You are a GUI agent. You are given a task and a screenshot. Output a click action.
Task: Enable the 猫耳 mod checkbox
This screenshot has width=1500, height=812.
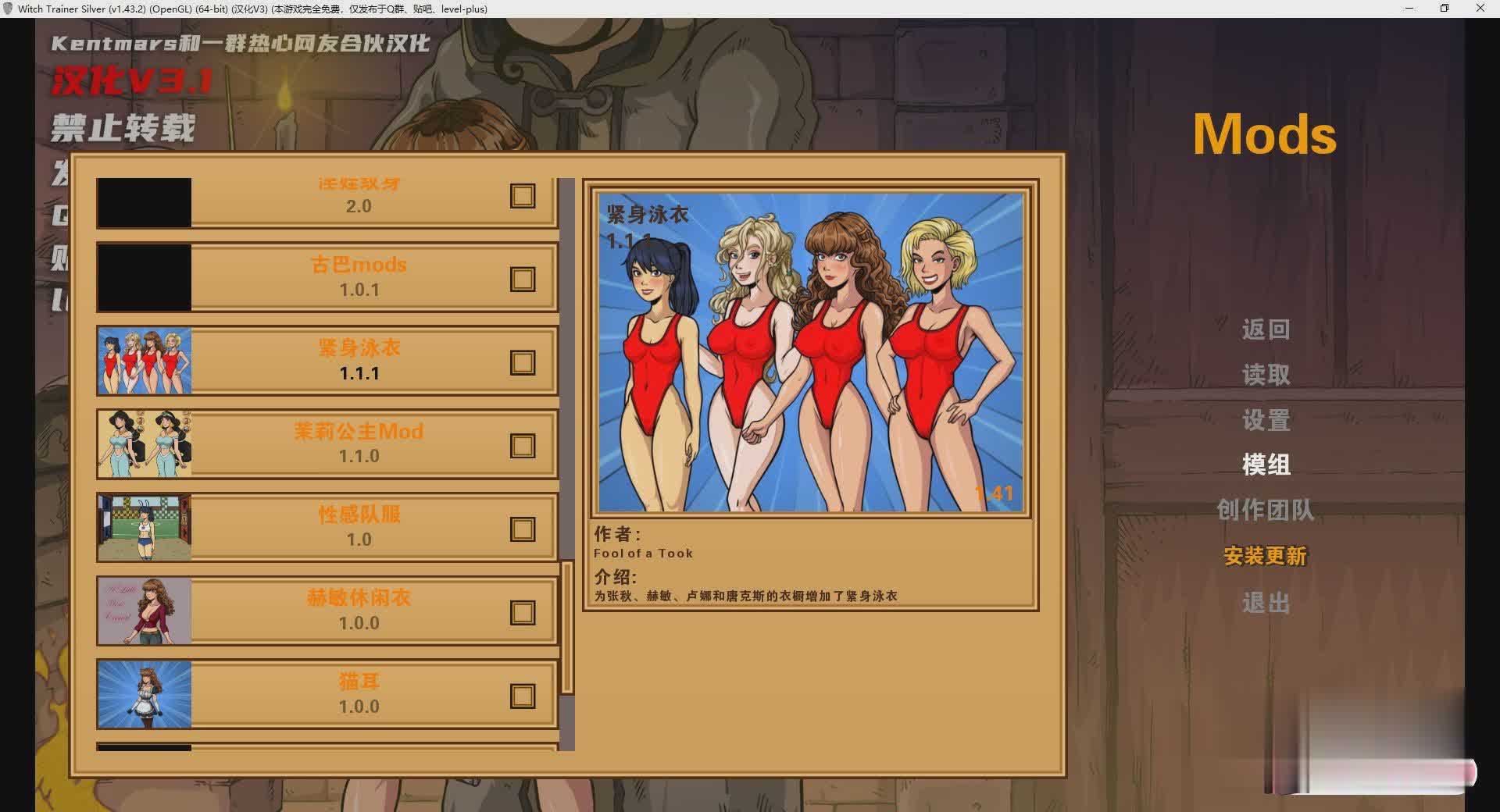point(521,695)
